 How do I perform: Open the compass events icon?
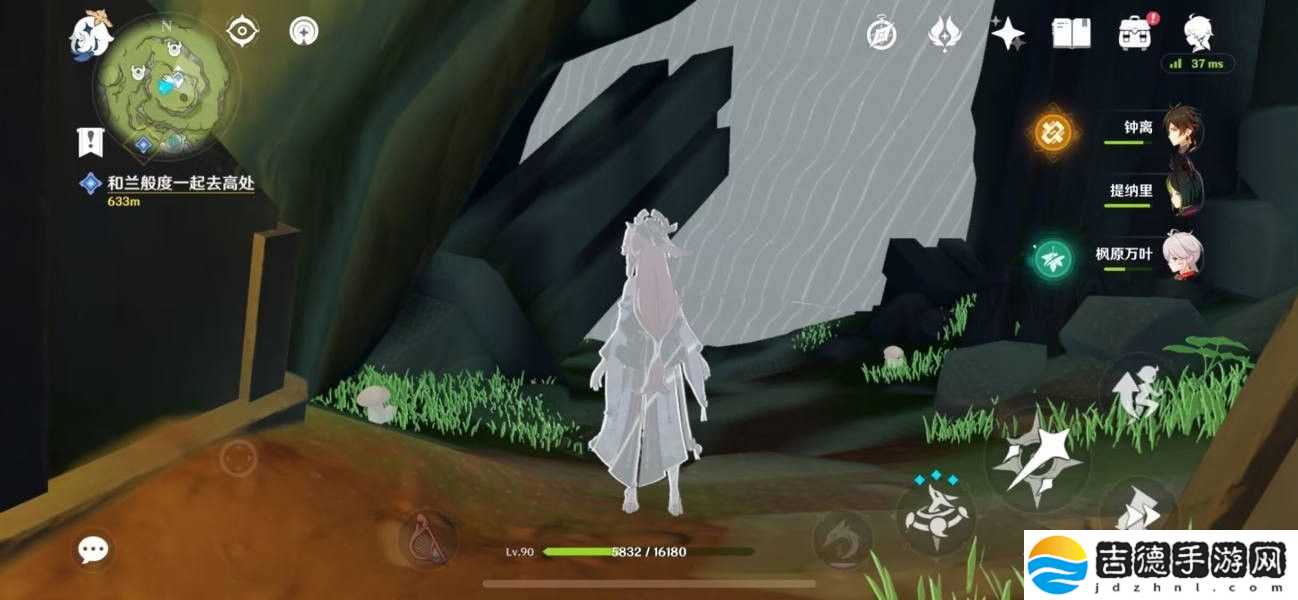tap(881, 34)
